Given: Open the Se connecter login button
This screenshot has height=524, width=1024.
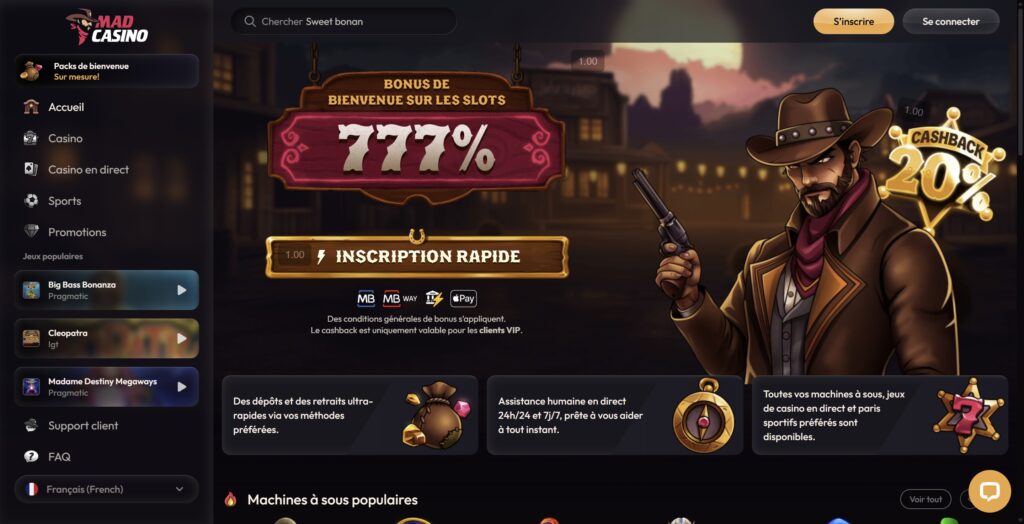Looking at the screenshot, I should click(950, 21).
